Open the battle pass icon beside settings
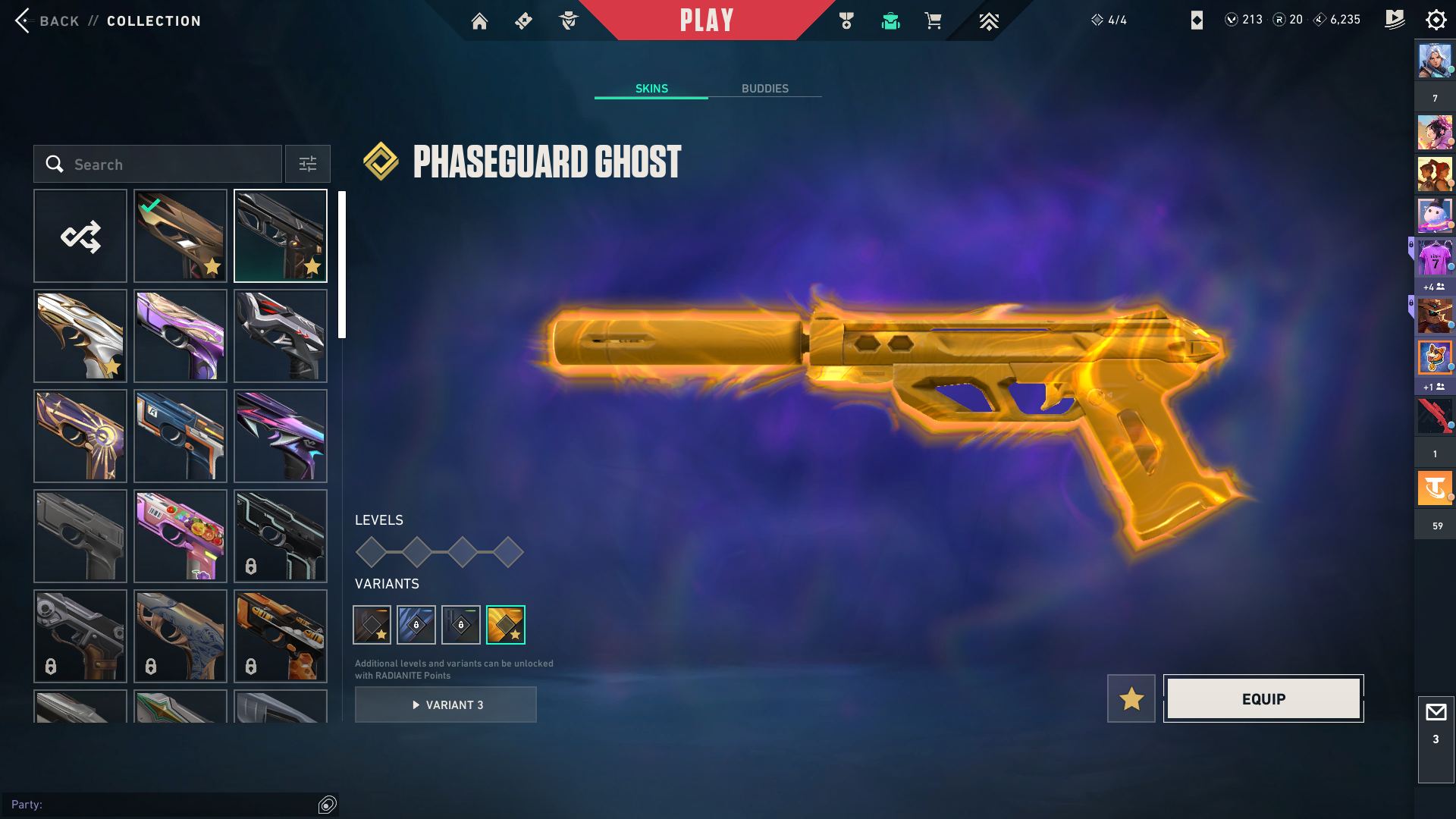The width and height of the screenshot is (1456, 819). pos(1394,20)
